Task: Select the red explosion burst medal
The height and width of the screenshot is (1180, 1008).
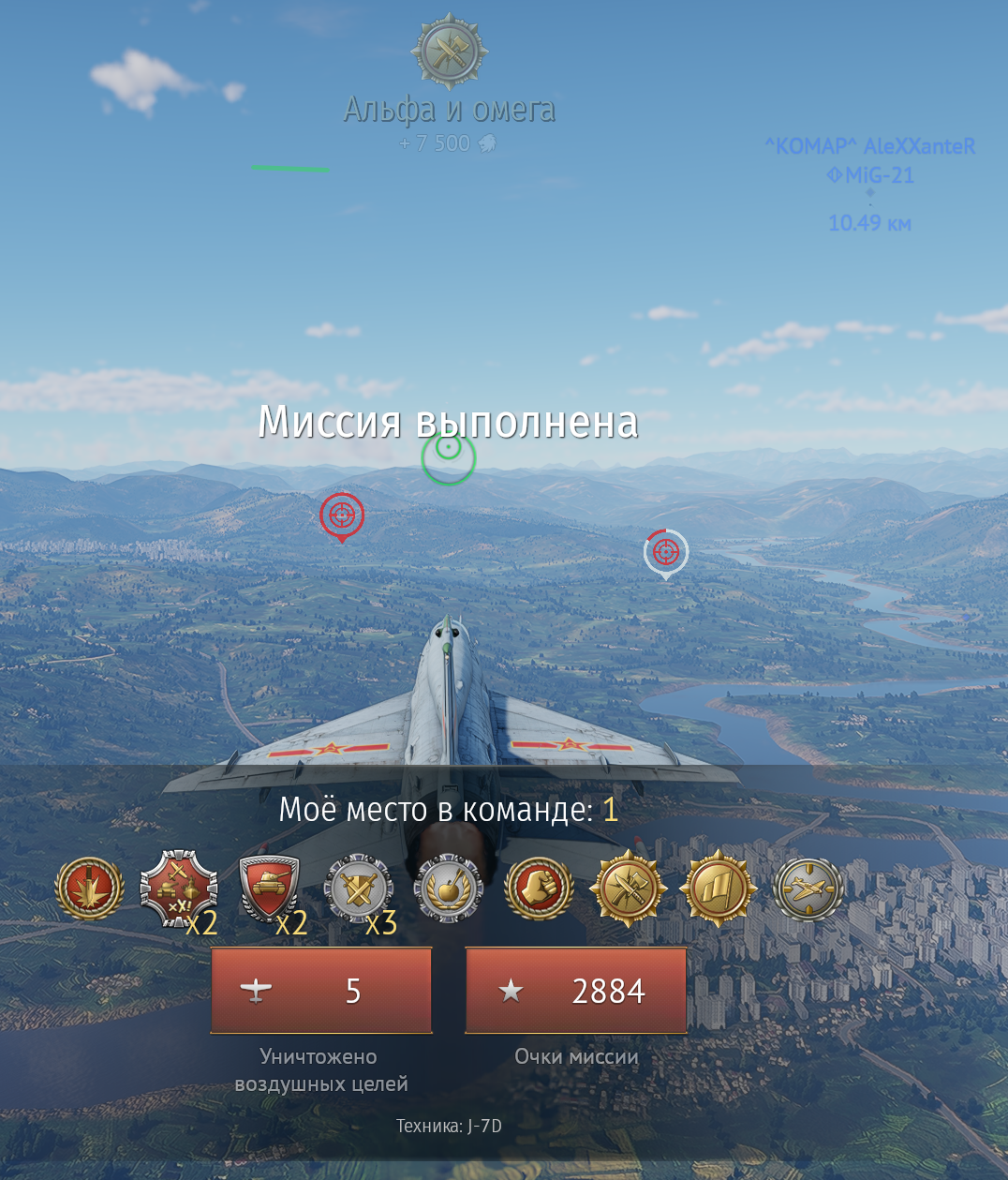Action: [x=90, y=888]
